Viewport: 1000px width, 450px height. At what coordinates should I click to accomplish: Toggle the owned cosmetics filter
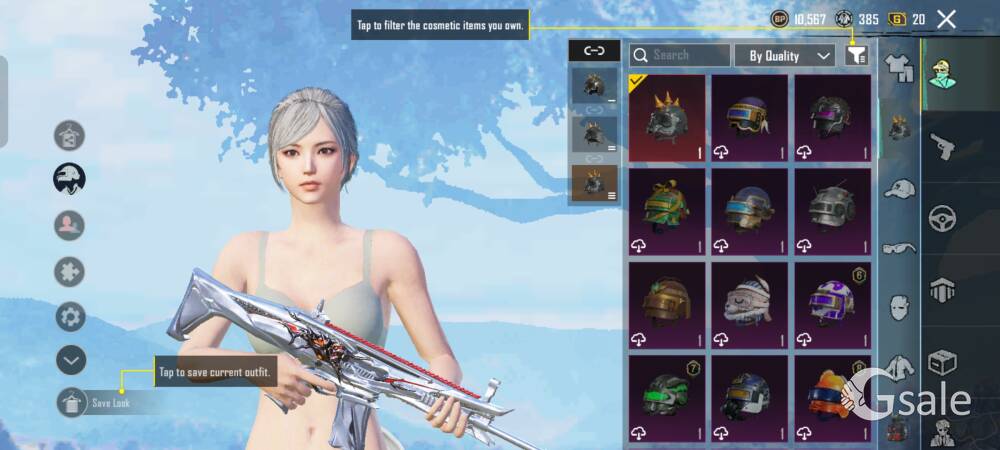click(855, 56)
